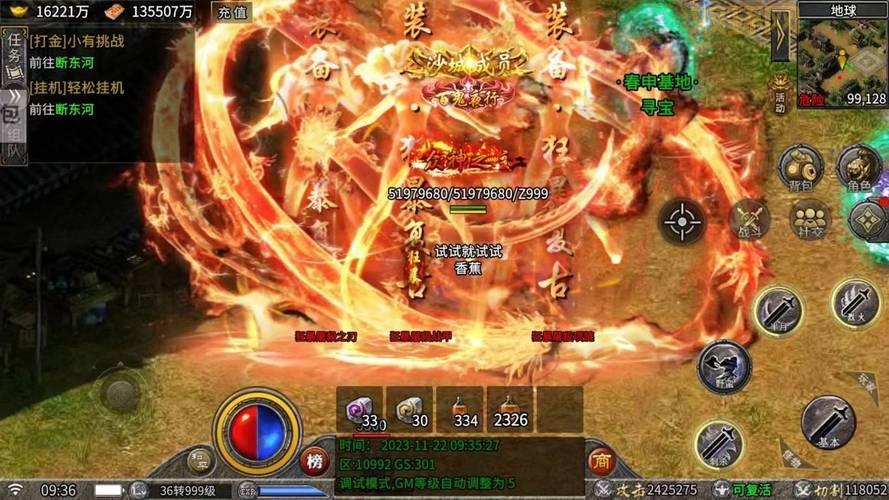Open the 社交 social menu
Viewport: 889px width, 500px height.
tap(809, 220)
